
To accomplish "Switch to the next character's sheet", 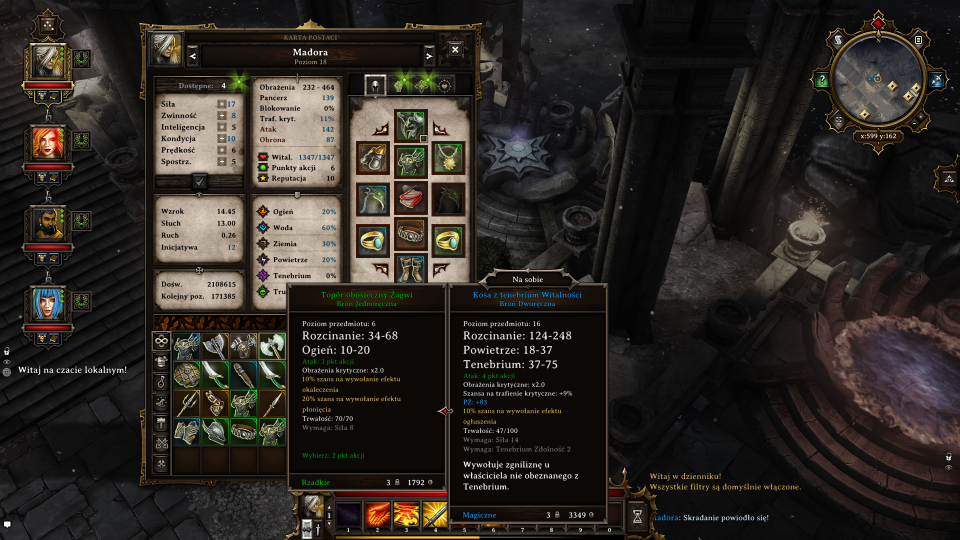I will [429, 55].
